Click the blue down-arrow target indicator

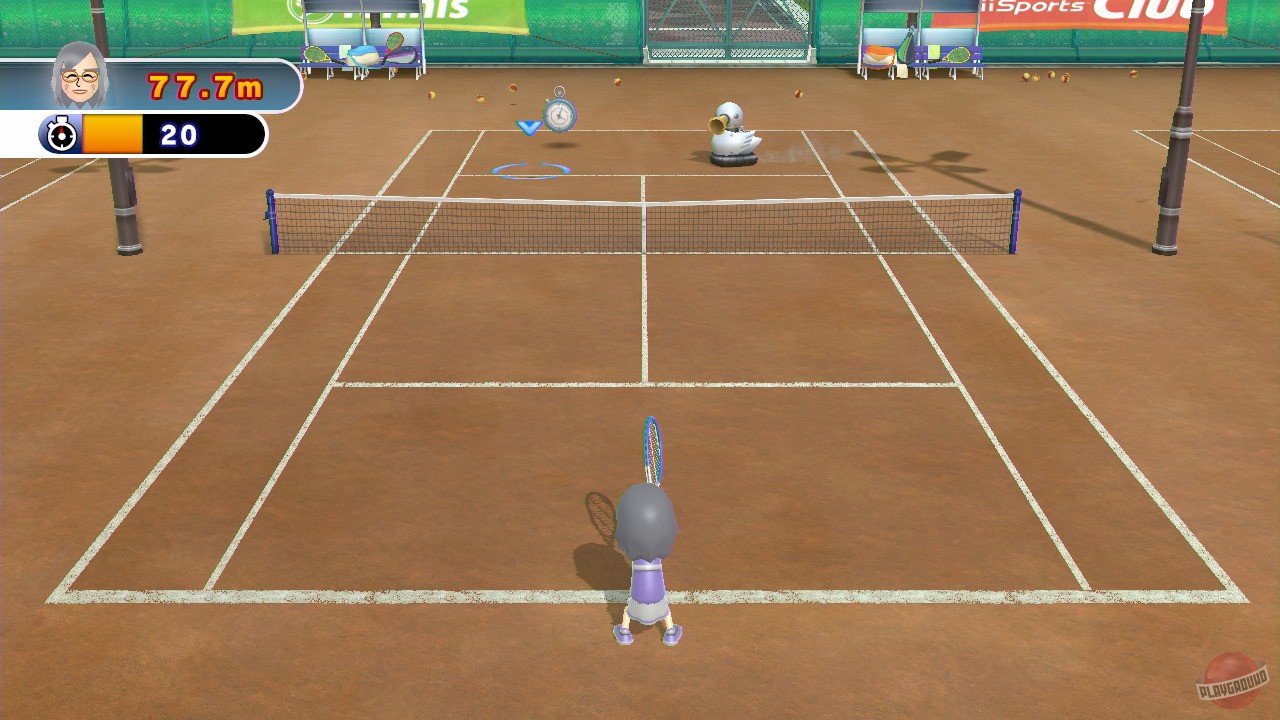tap(528, 127)
